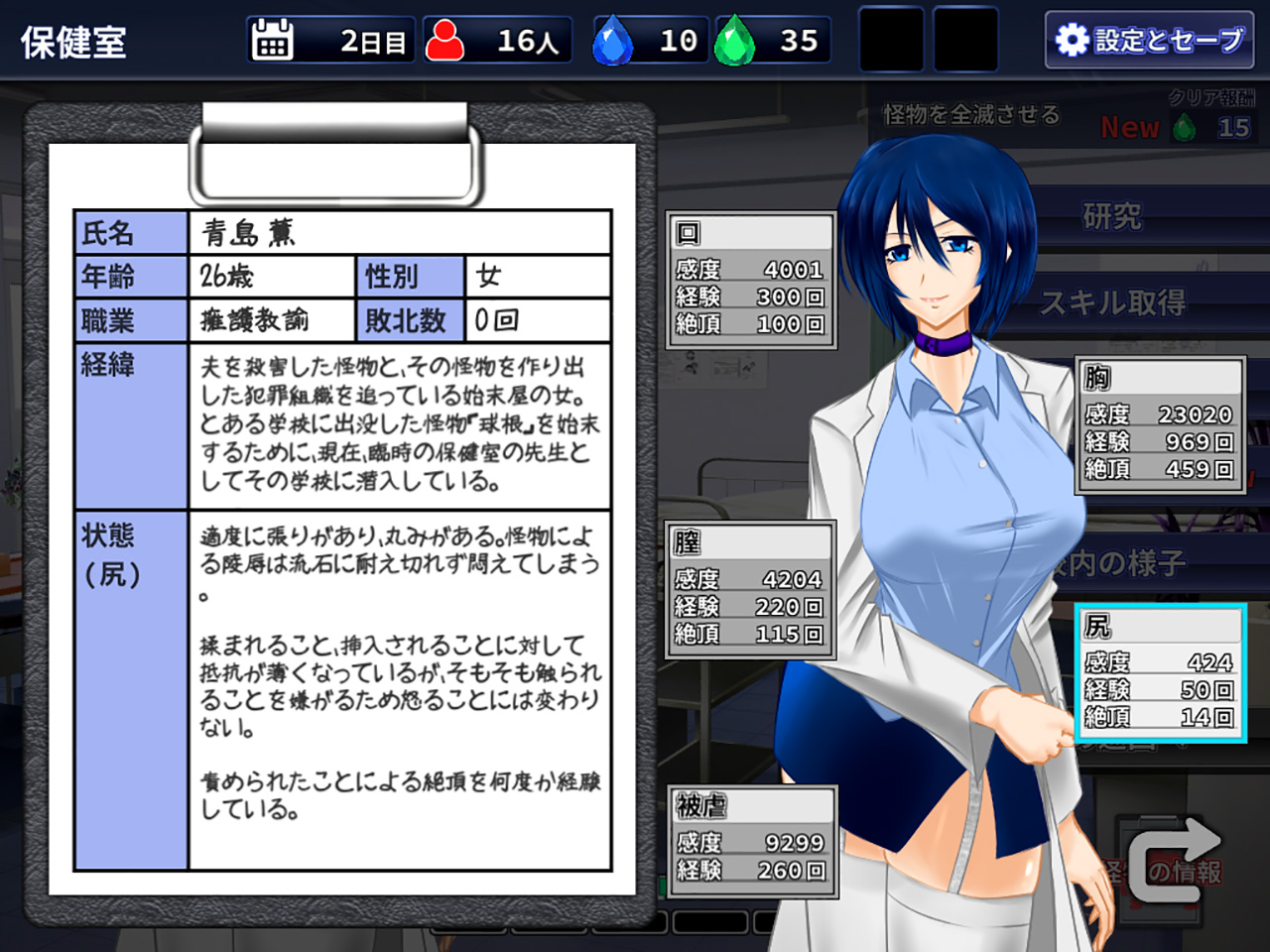Select the 膣 stat panel
The width and height of the screenshot is (1270, 952).
click(x=751, y=590)
